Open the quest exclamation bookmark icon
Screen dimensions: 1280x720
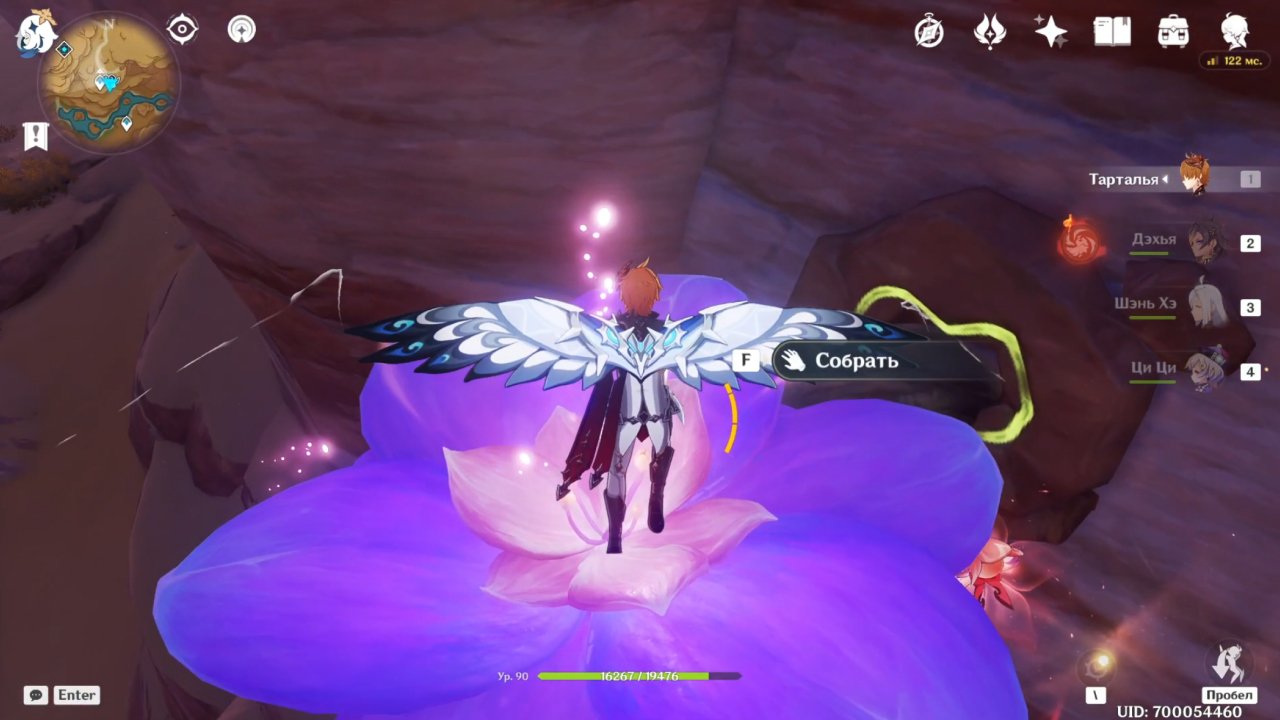[x=36, y=135]
